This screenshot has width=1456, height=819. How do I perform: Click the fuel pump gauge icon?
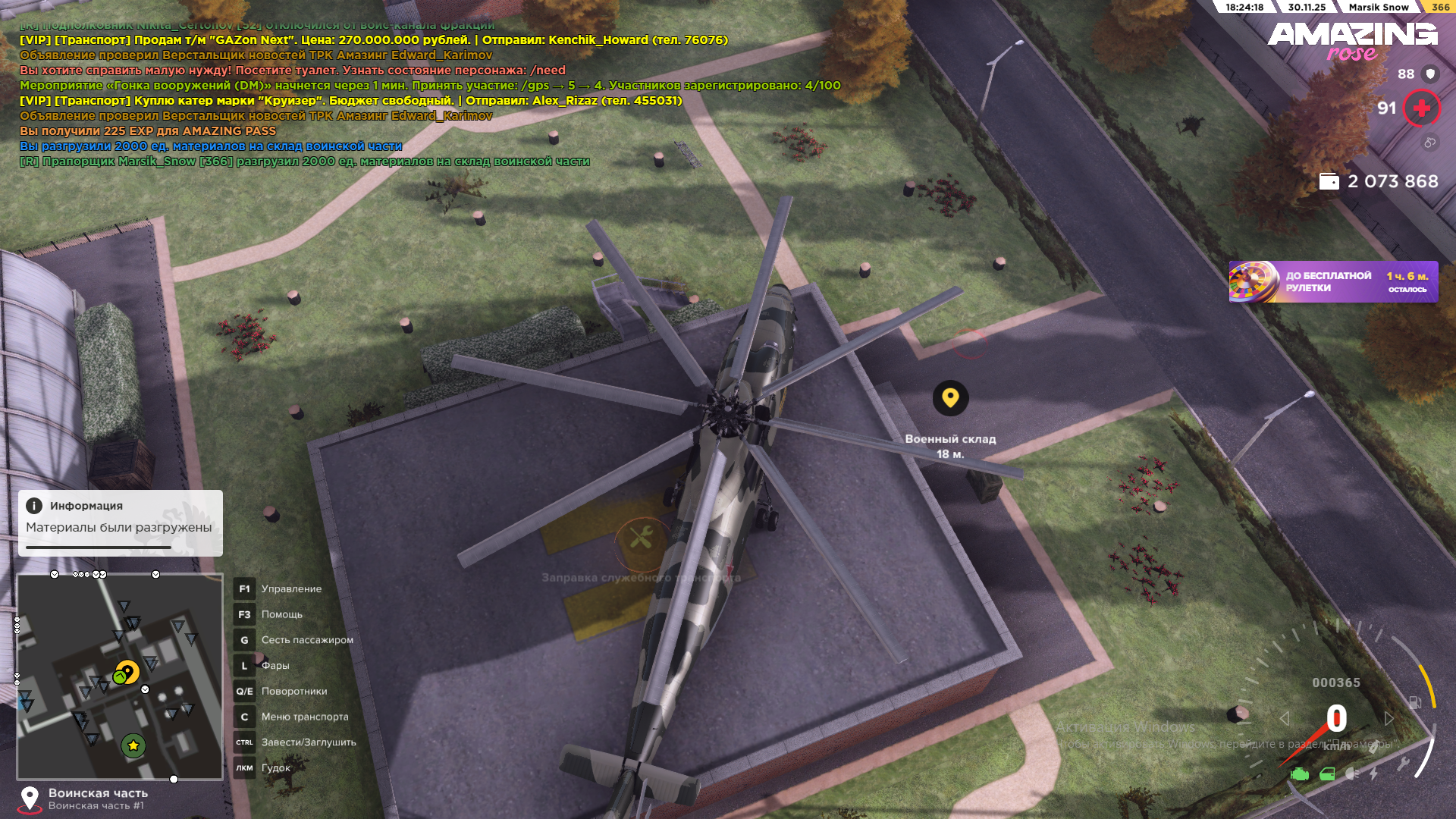click(x=1415, y=702)
